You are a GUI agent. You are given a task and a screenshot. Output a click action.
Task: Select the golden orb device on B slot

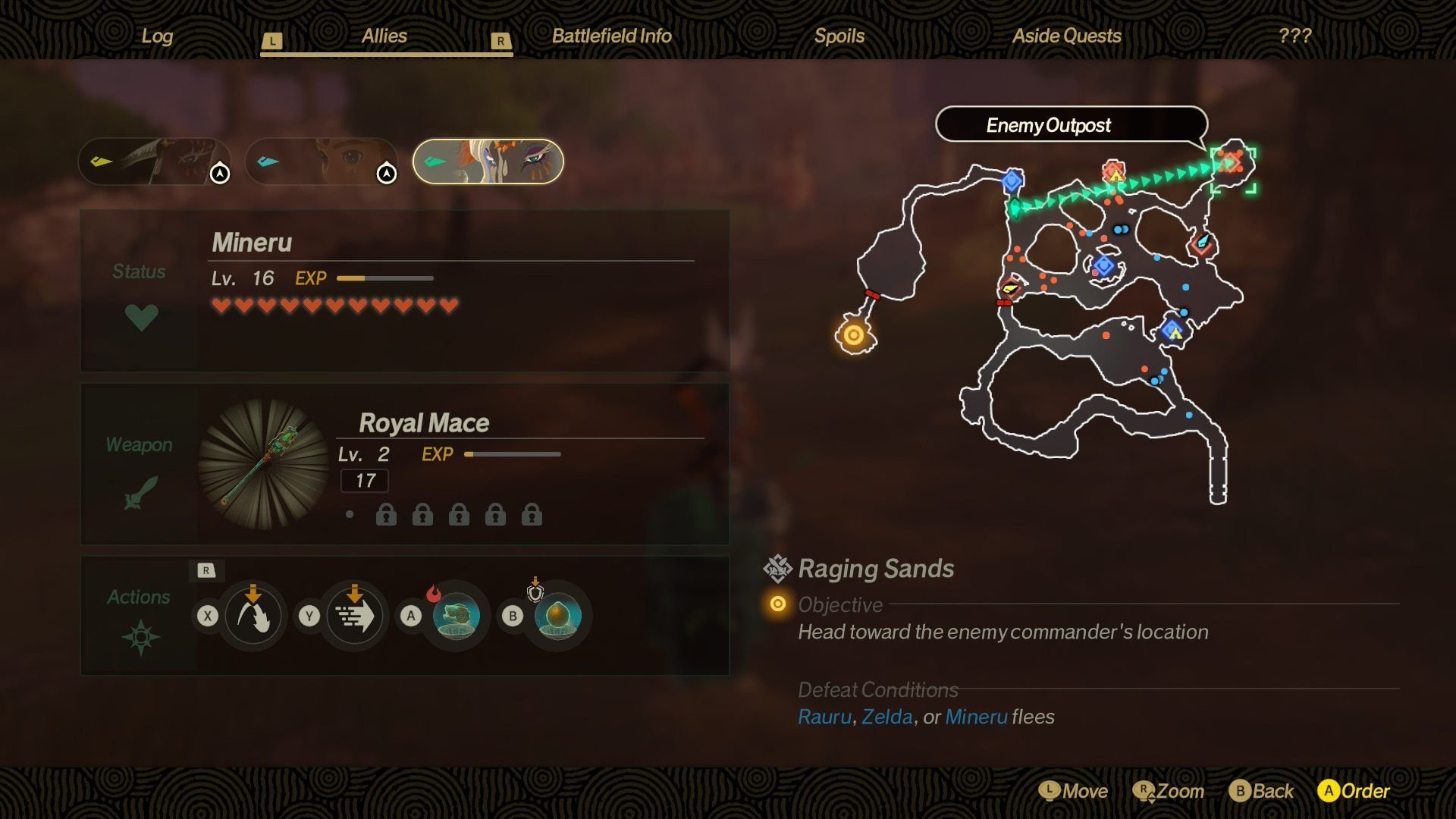557,616
